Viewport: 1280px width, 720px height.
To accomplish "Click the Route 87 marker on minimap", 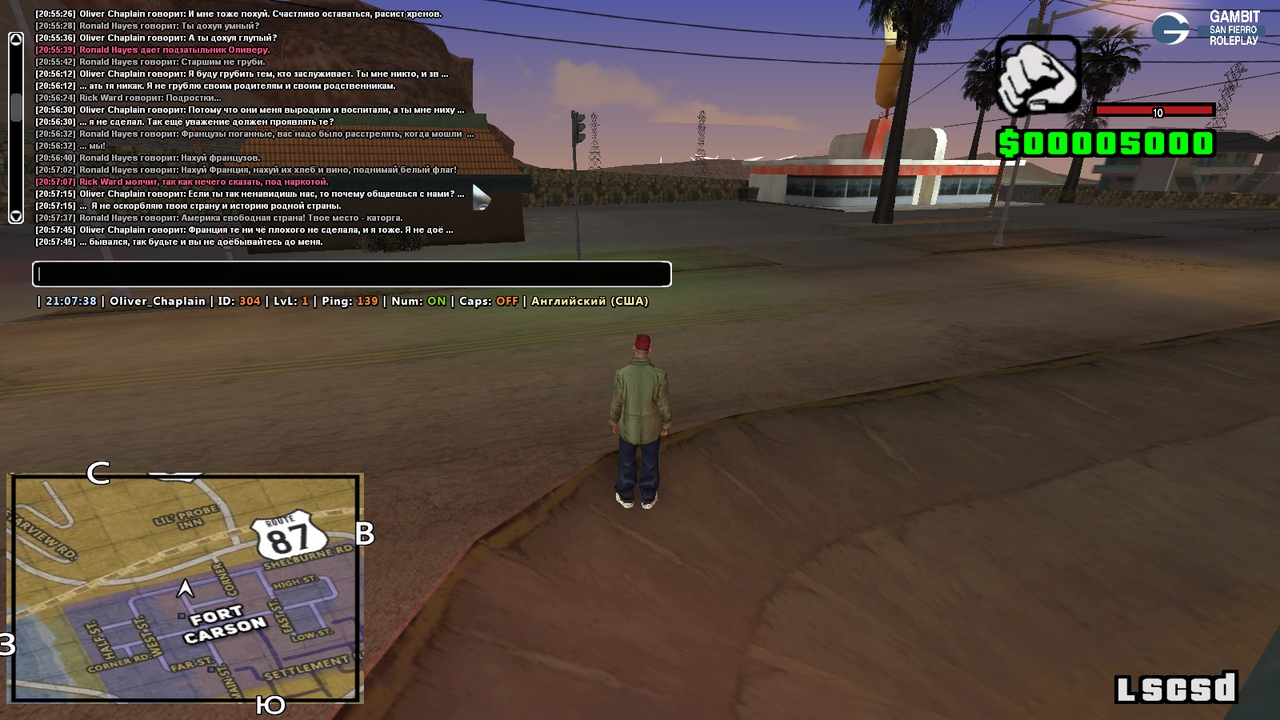I will [288, 539].
